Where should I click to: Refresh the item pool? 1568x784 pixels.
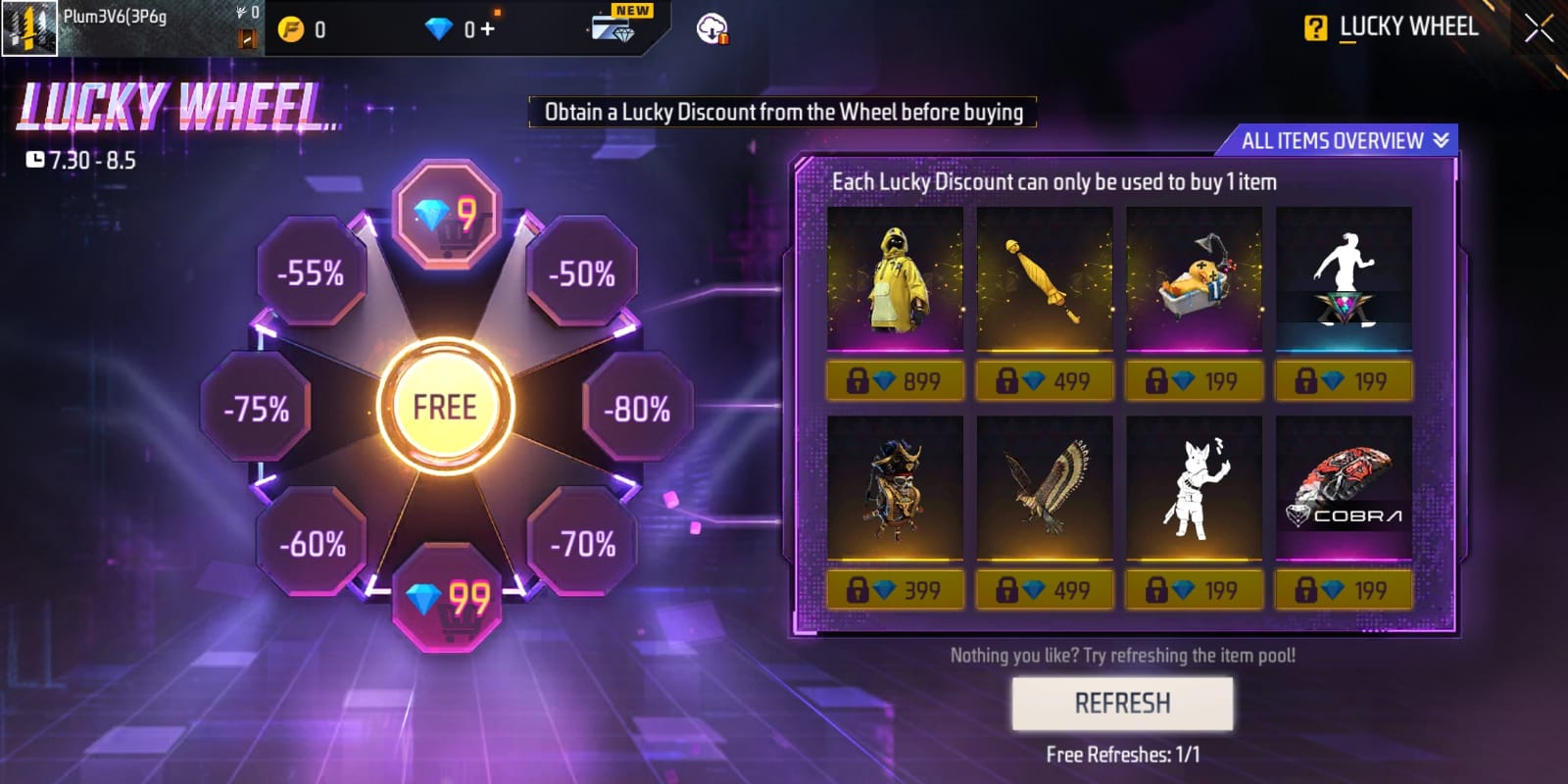pos(1122,703)
